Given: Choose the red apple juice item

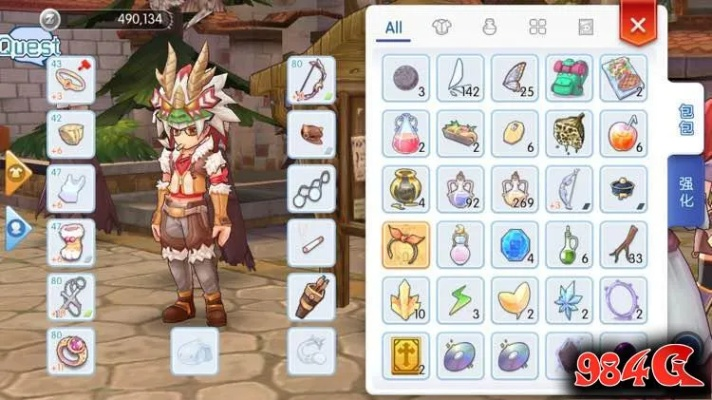Looking at the screenshot, I should coord(623,134).
